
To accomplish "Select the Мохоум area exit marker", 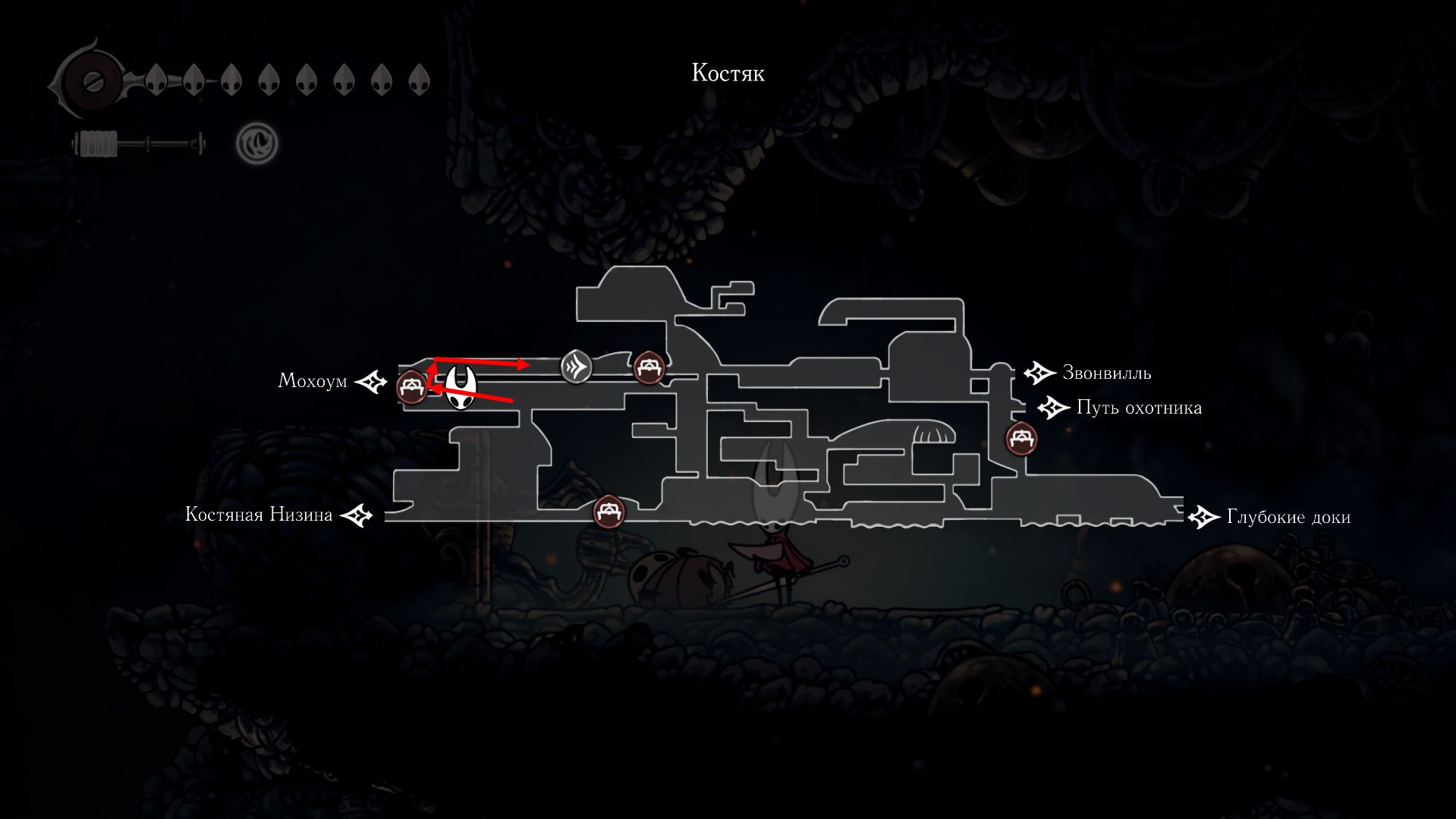I will (372, 381).
